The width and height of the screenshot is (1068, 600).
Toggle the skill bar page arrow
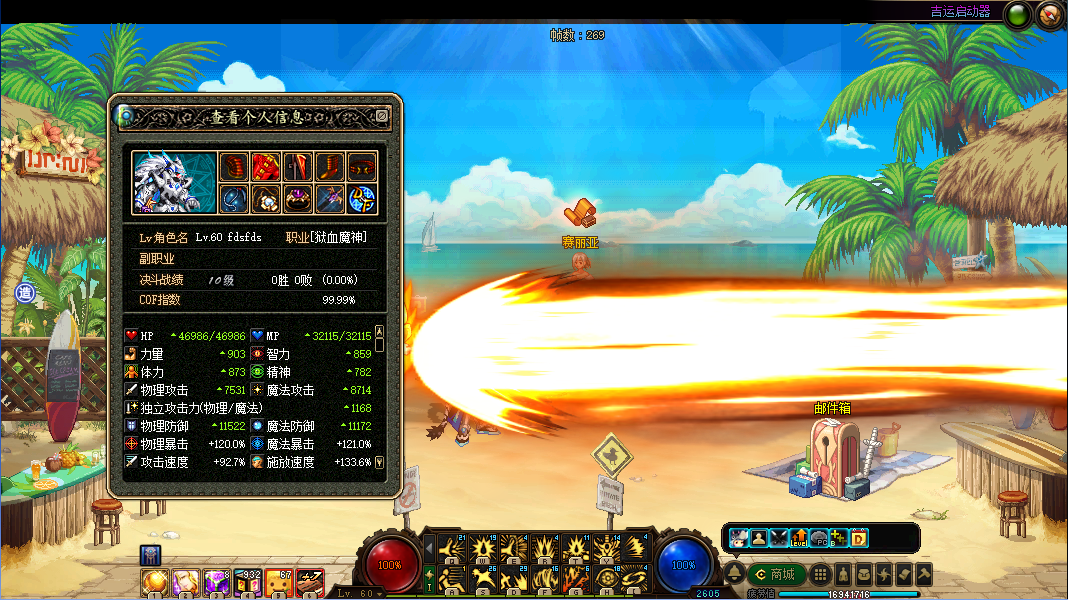(430, 548)
